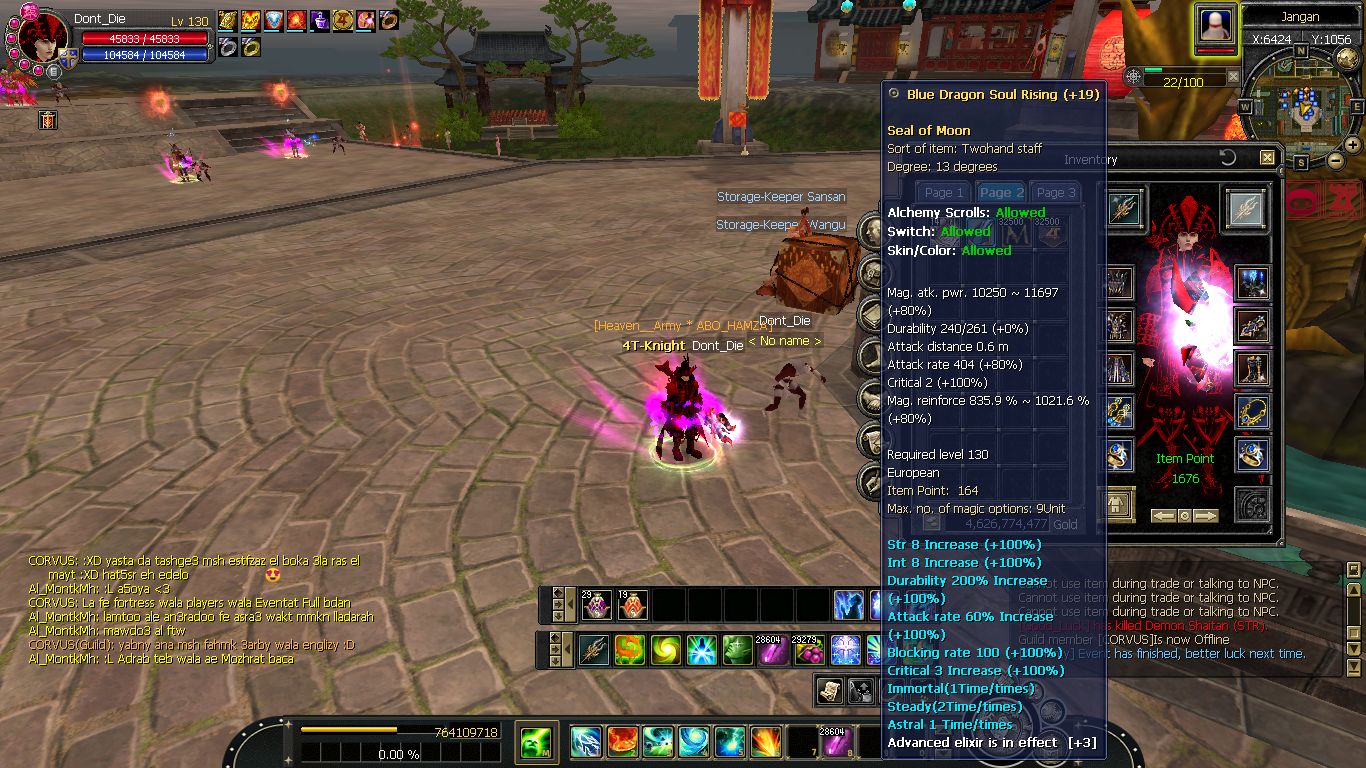Zoom out the minimap with minus button
1366x768 pixels.
point(1335,160)
